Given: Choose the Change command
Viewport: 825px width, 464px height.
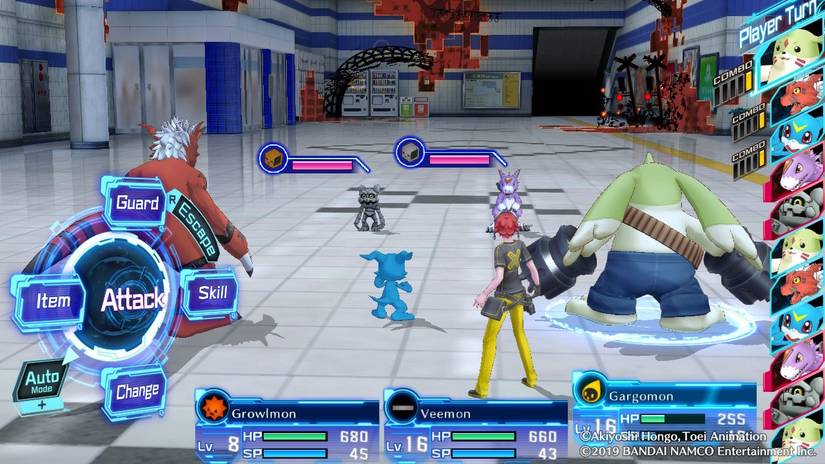Looking at the screenshot, I should pyautogui.click(x=136, y=391).
